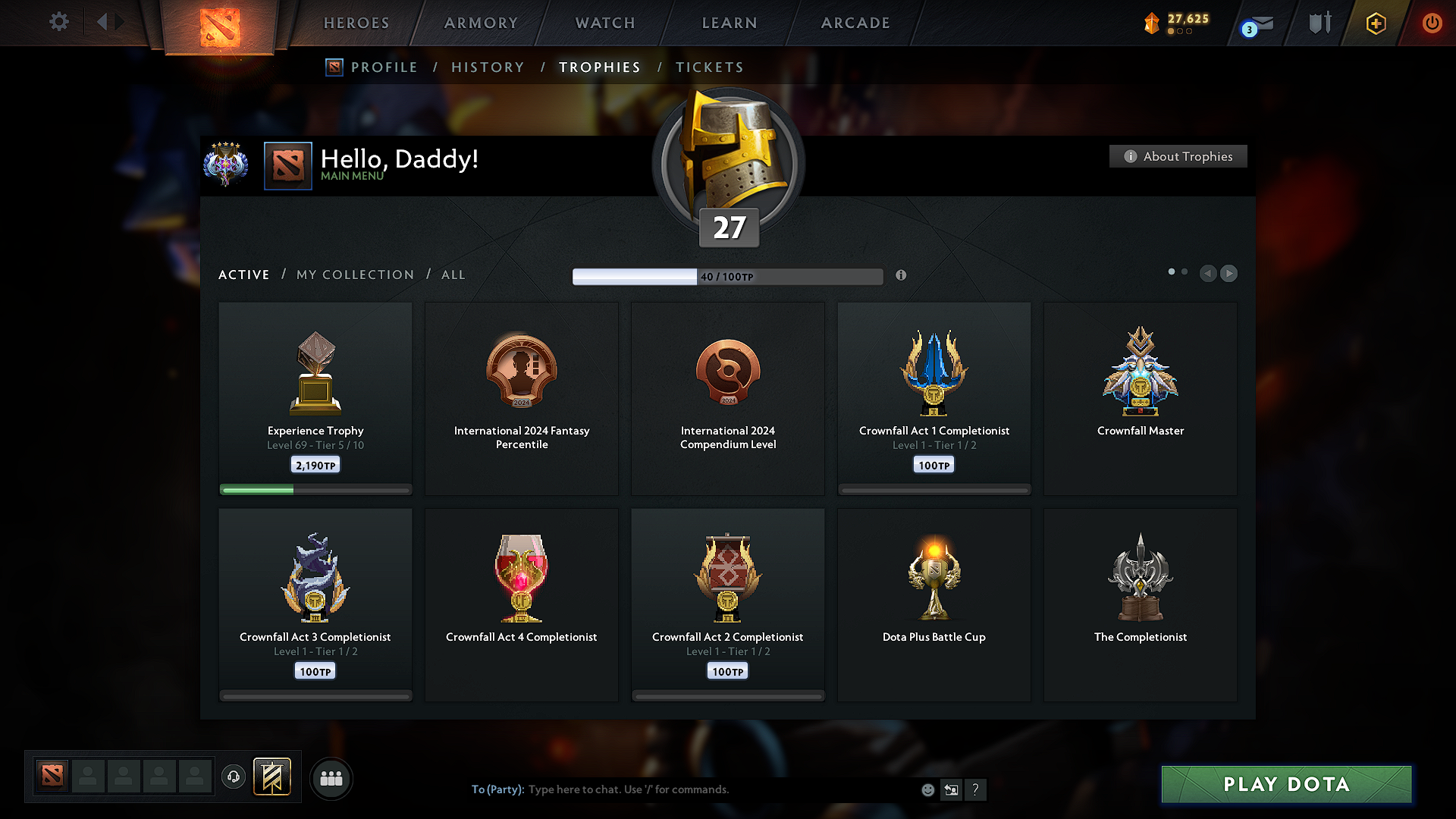This screenshot has height=819, width=1456.
Task: Open the Watch menu
Action: point(605,23)
